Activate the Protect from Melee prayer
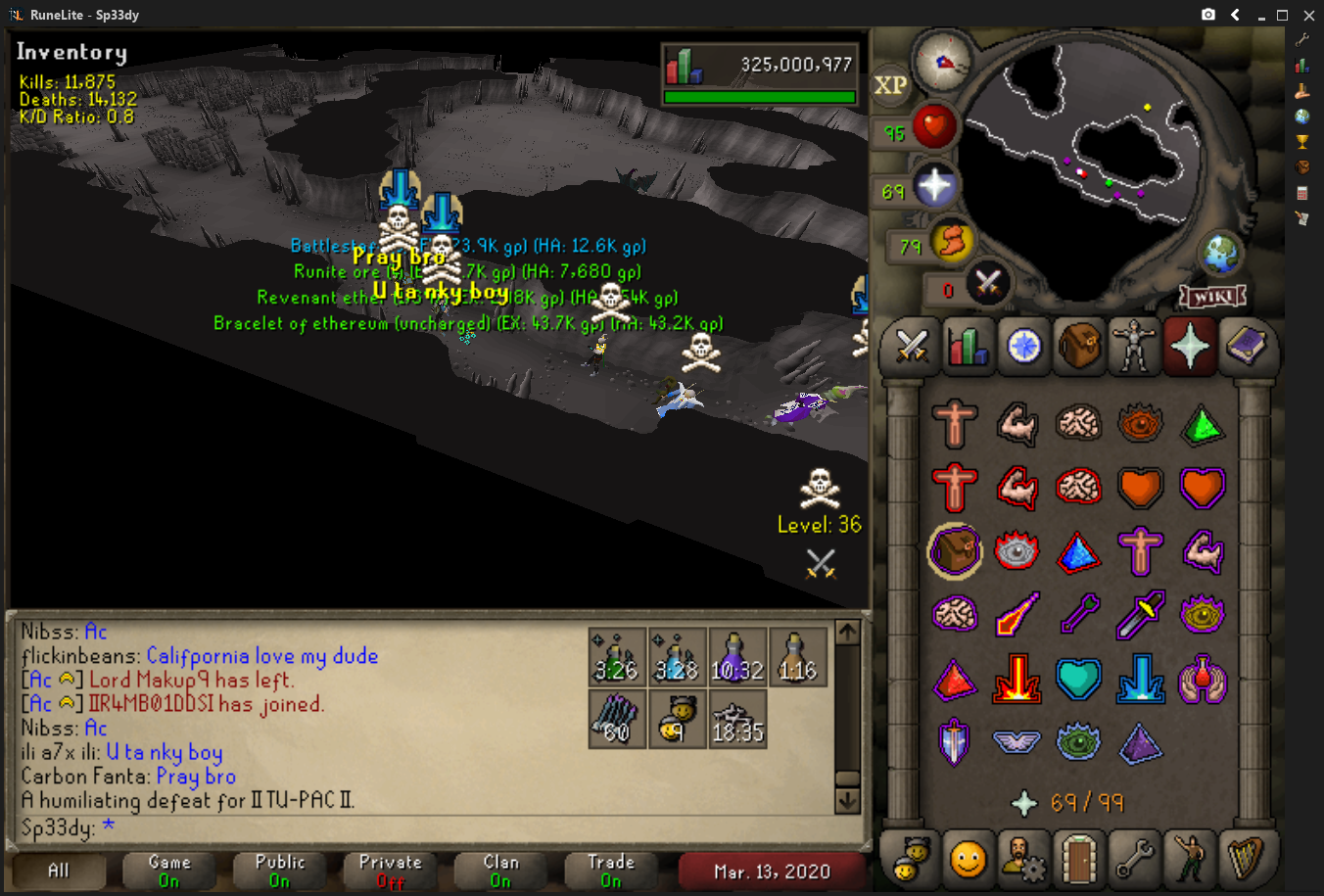The image size is (1324, 896). (1141, 614)
